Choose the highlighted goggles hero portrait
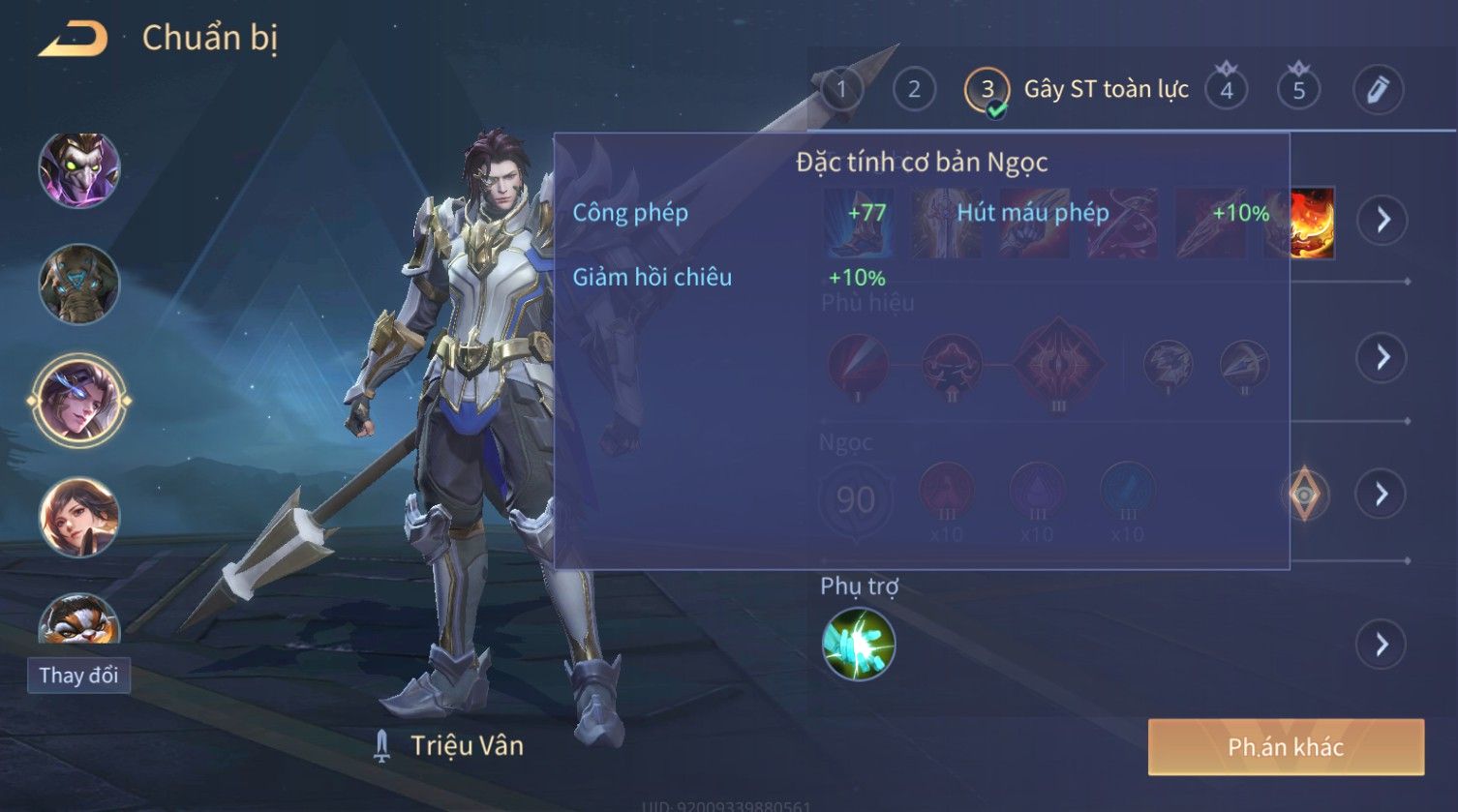This screenshot has width=1458, height=812. point(79,401)
